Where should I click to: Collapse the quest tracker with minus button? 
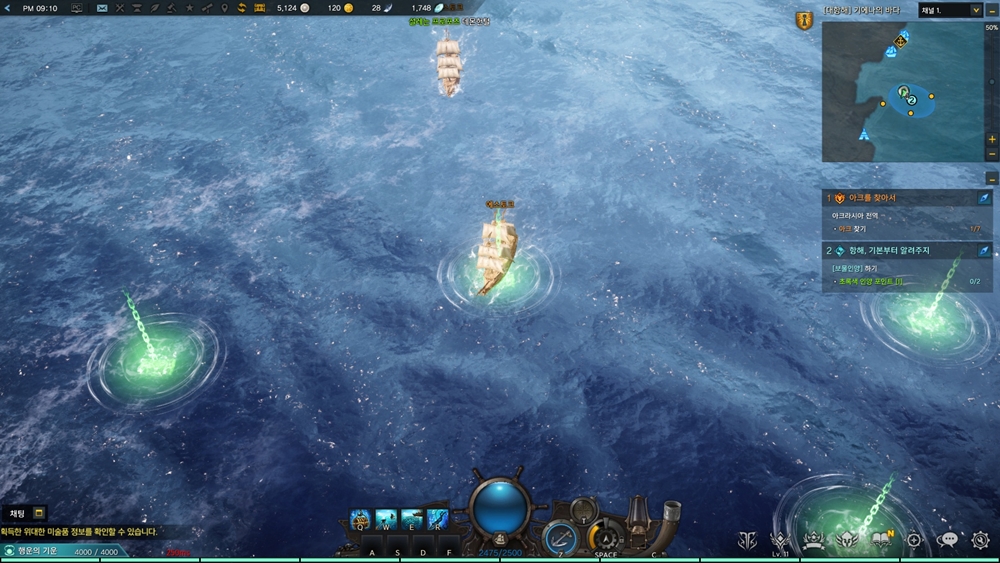coord(991,178)
